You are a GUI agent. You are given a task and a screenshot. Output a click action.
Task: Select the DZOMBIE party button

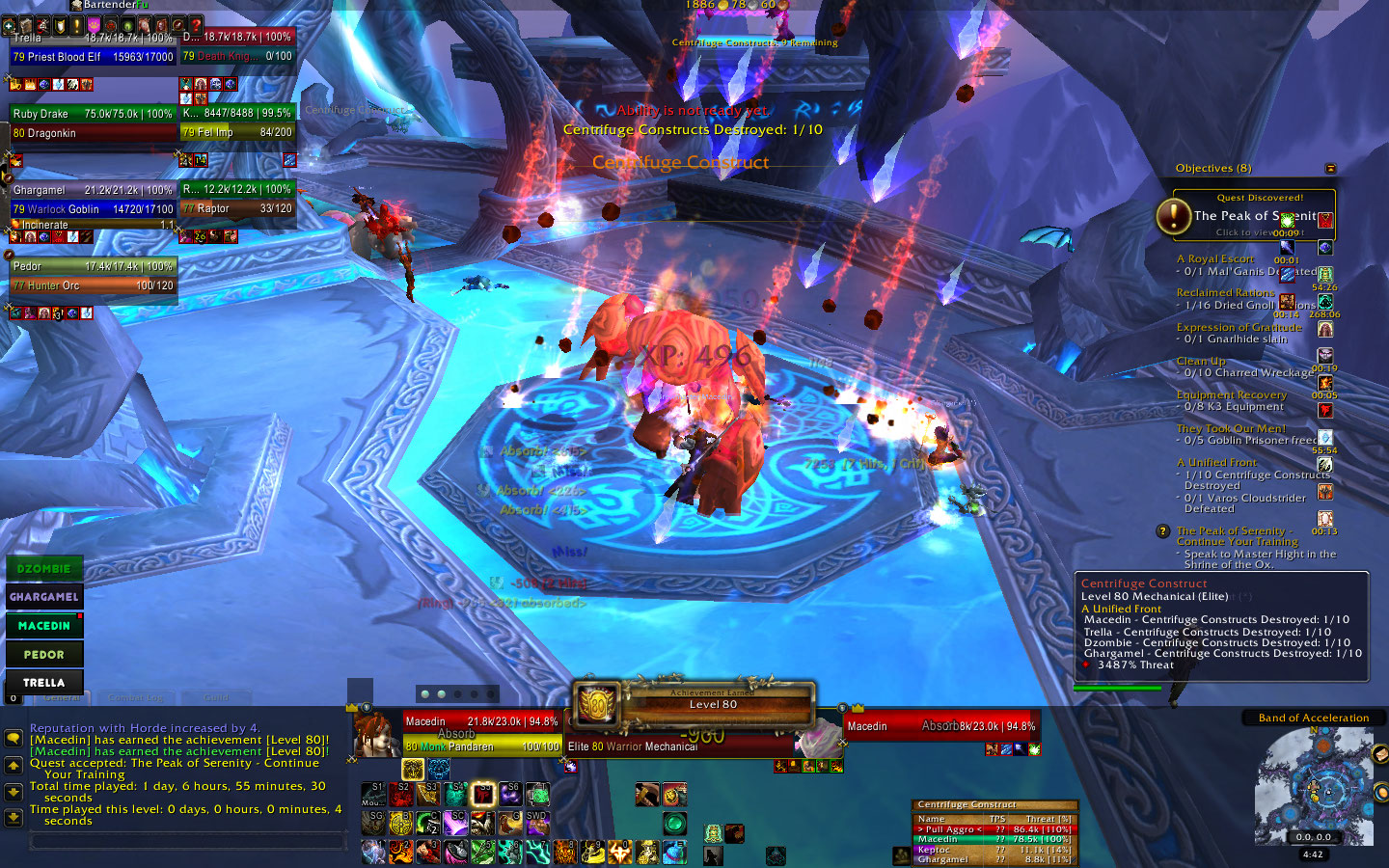(44, 569)
